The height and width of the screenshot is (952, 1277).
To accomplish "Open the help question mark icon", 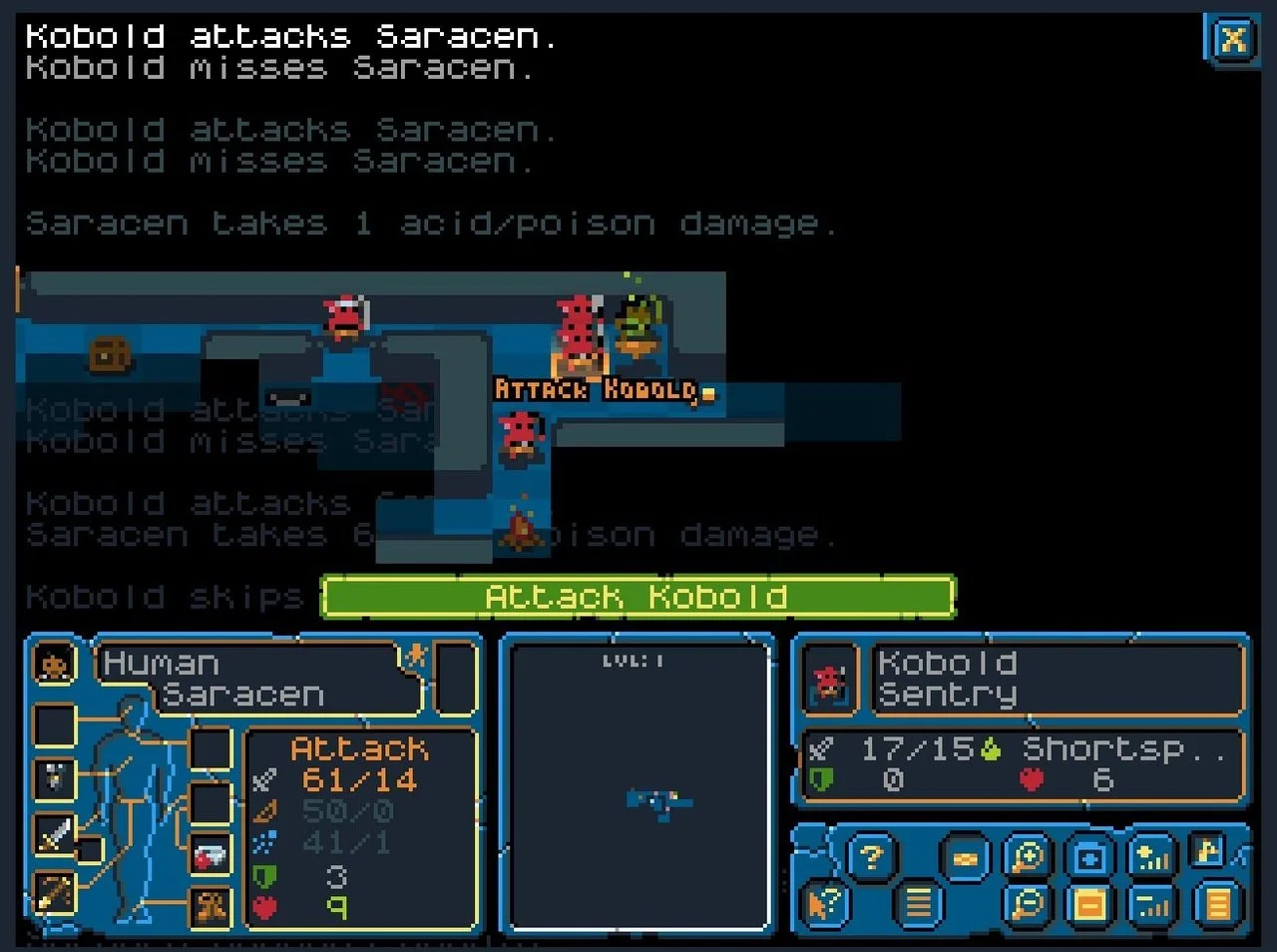I will point(871,857).
